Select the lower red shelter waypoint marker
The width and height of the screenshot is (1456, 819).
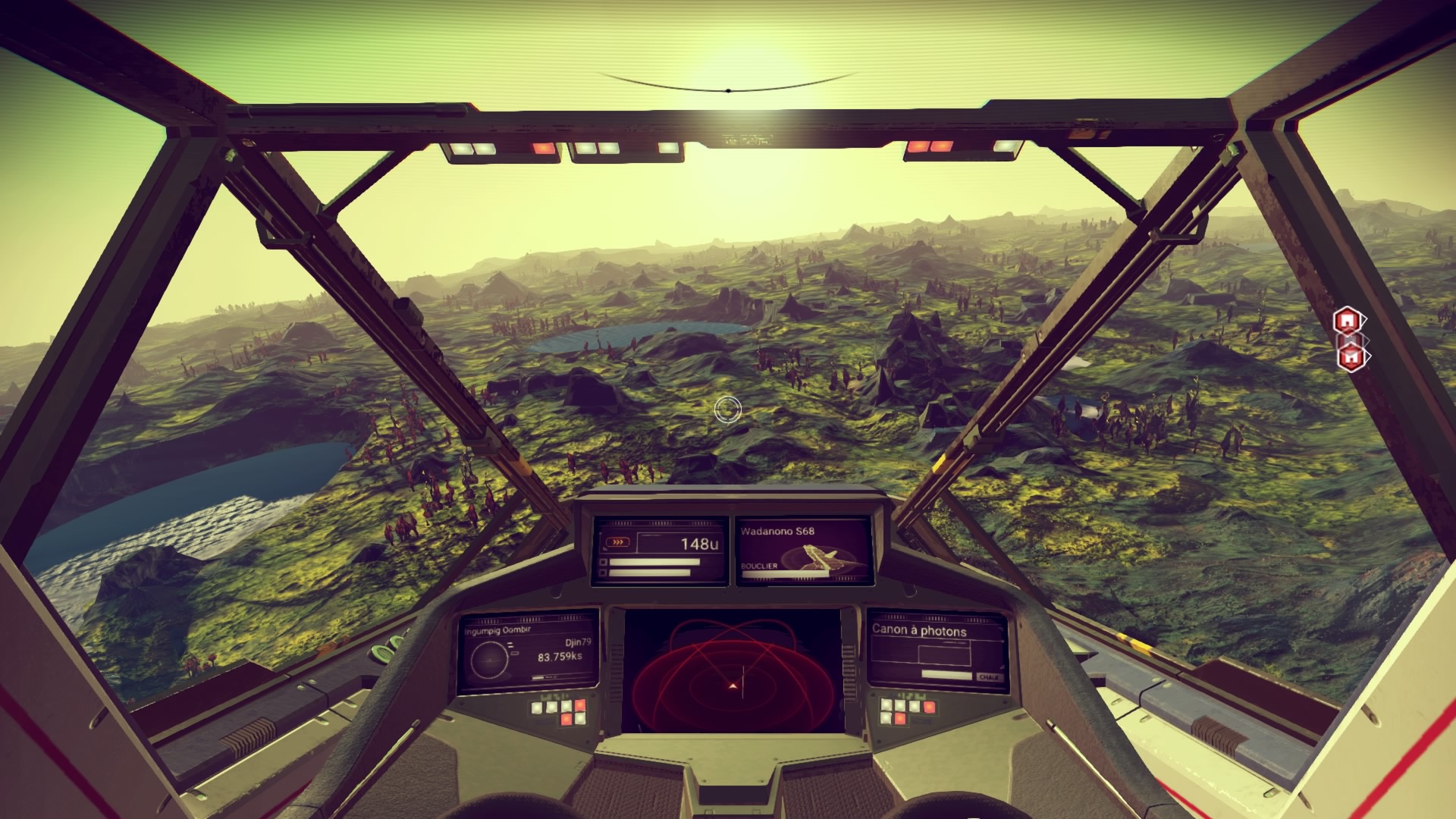1350,356
